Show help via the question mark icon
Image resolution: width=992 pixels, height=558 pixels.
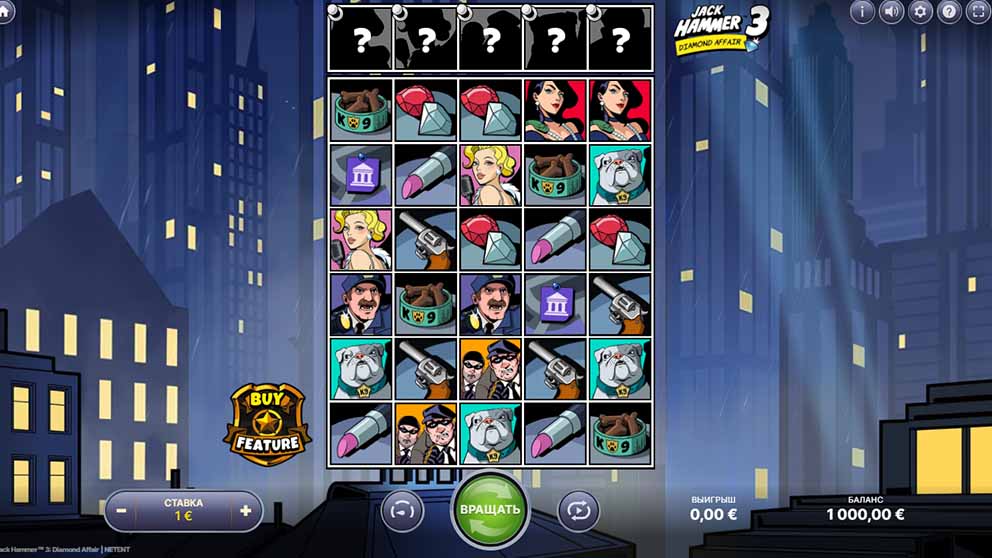pos(949,12)
